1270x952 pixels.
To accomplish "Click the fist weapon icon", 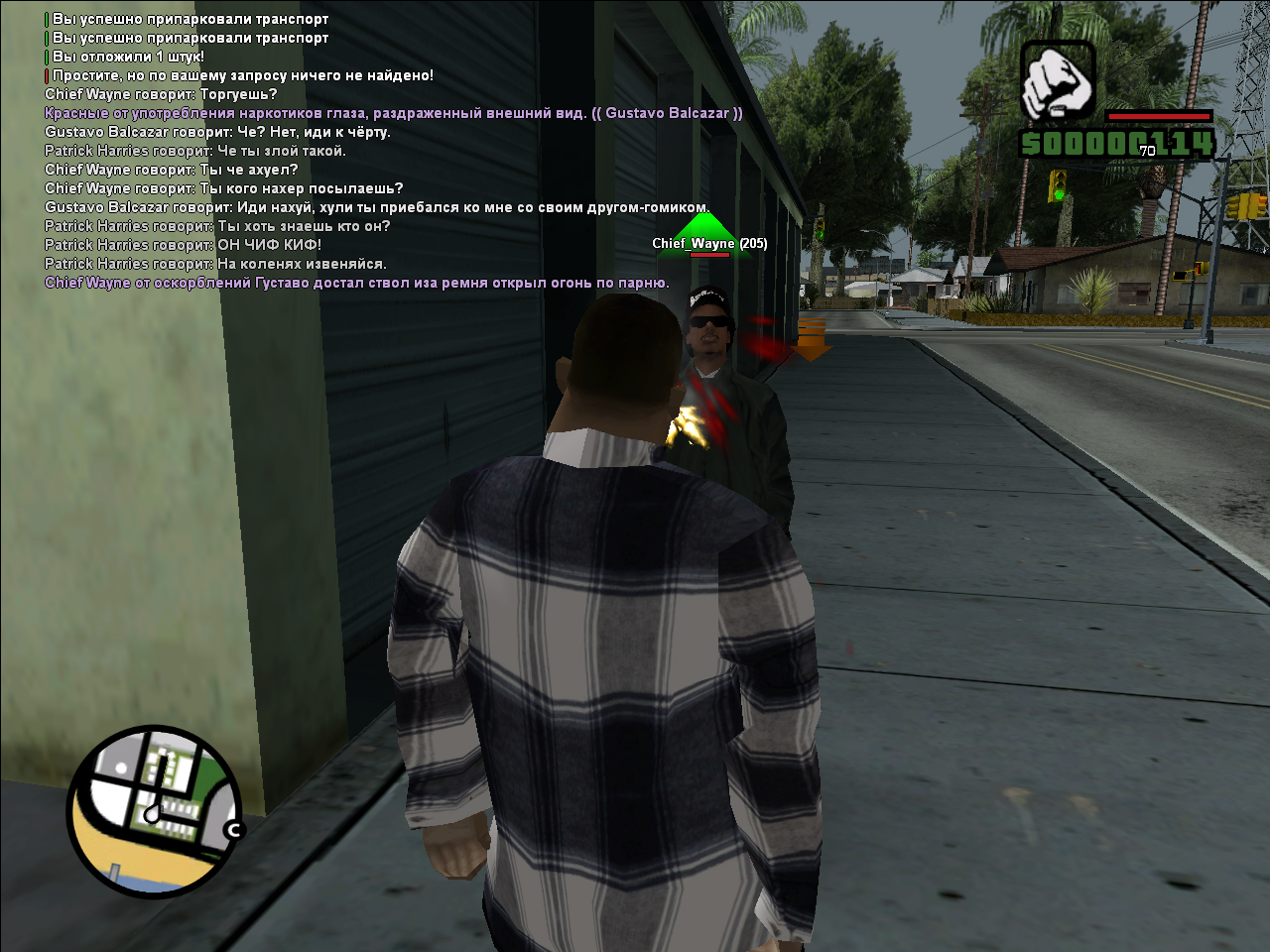I will [1058, 81].
